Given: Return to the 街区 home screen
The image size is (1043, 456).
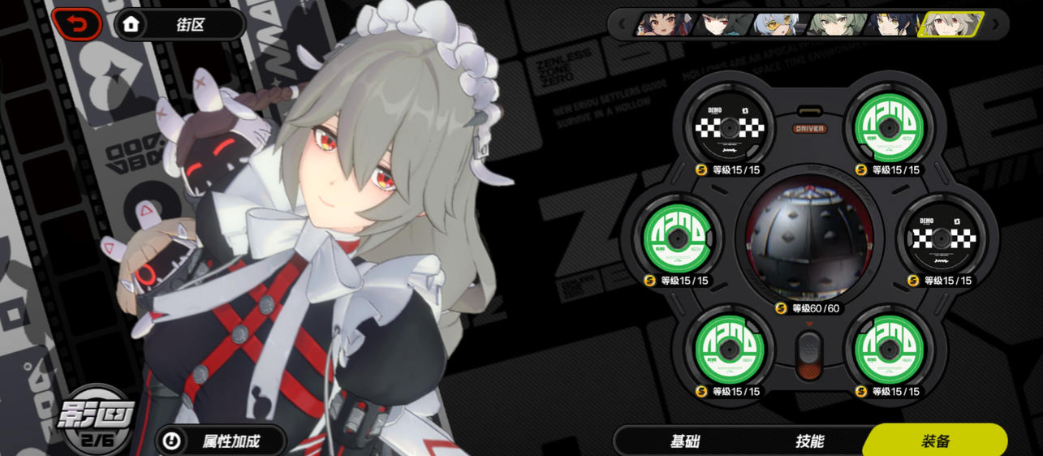Looking at the screenshot, I should click(x=179, y=24).
